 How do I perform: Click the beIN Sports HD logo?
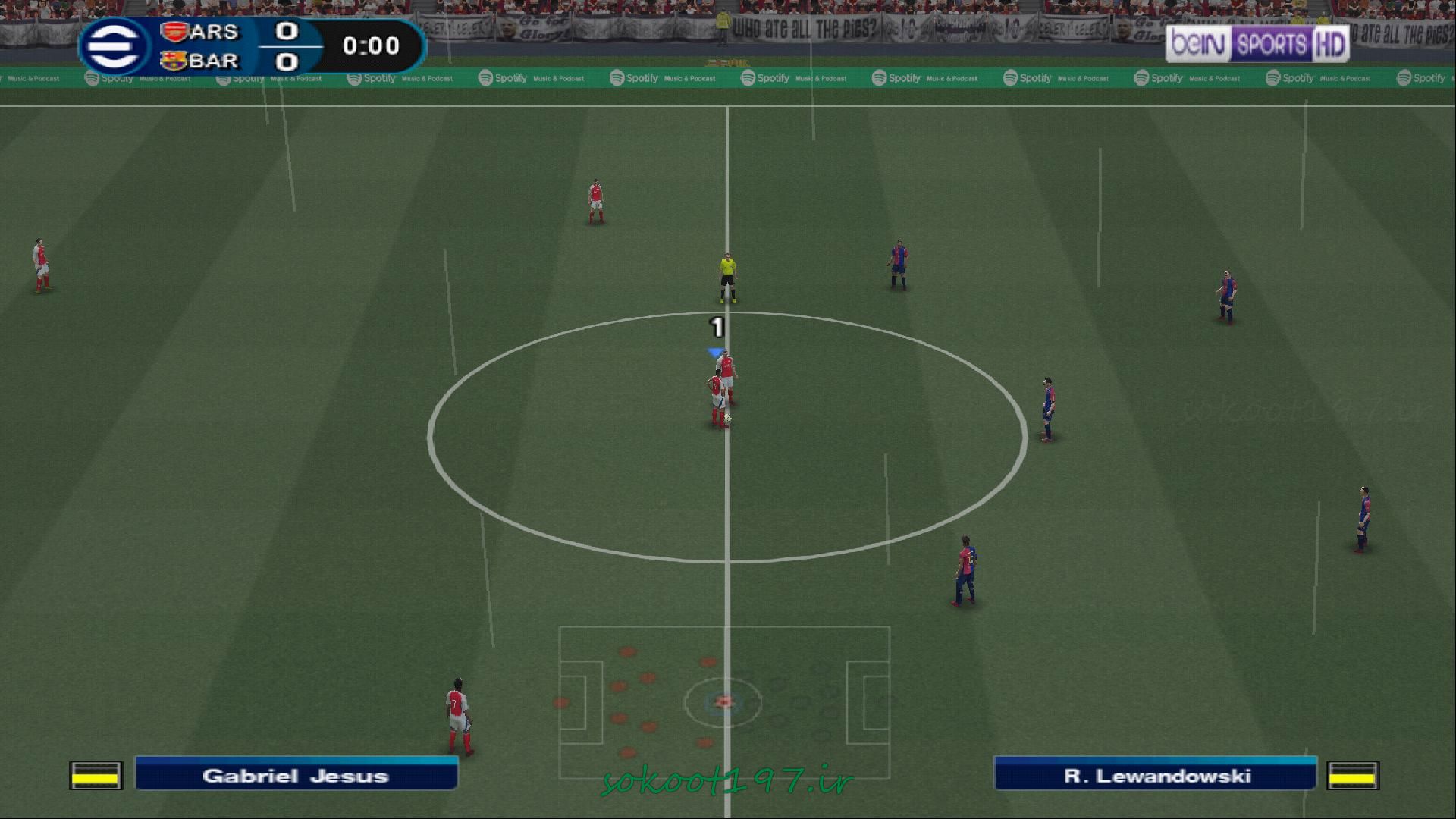click(1257, 45)
